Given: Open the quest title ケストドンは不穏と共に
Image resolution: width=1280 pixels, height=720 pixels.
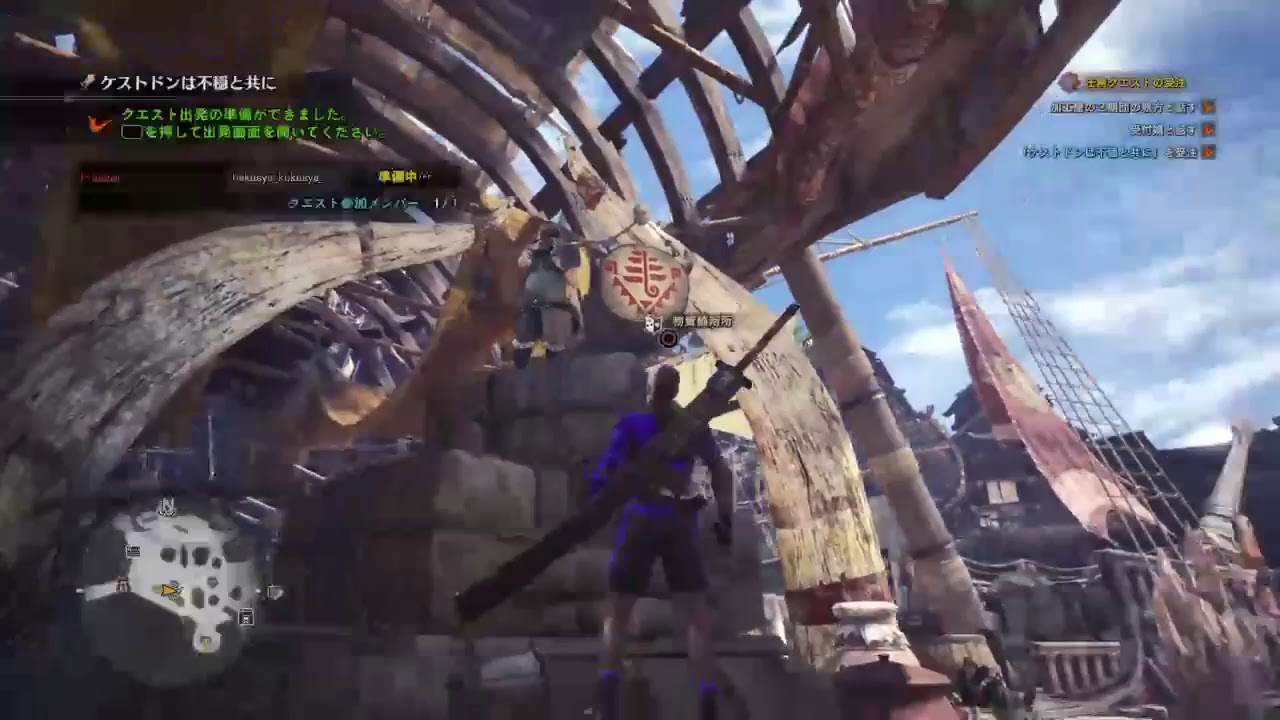Looking at the screenshot, I should [188, 82].
